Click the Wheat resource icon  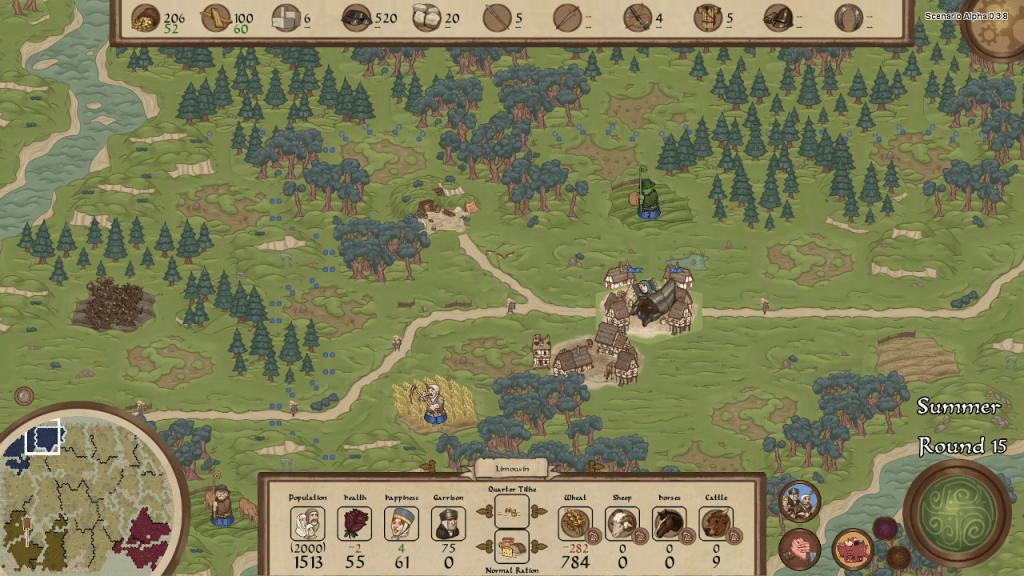coord(575,523)
